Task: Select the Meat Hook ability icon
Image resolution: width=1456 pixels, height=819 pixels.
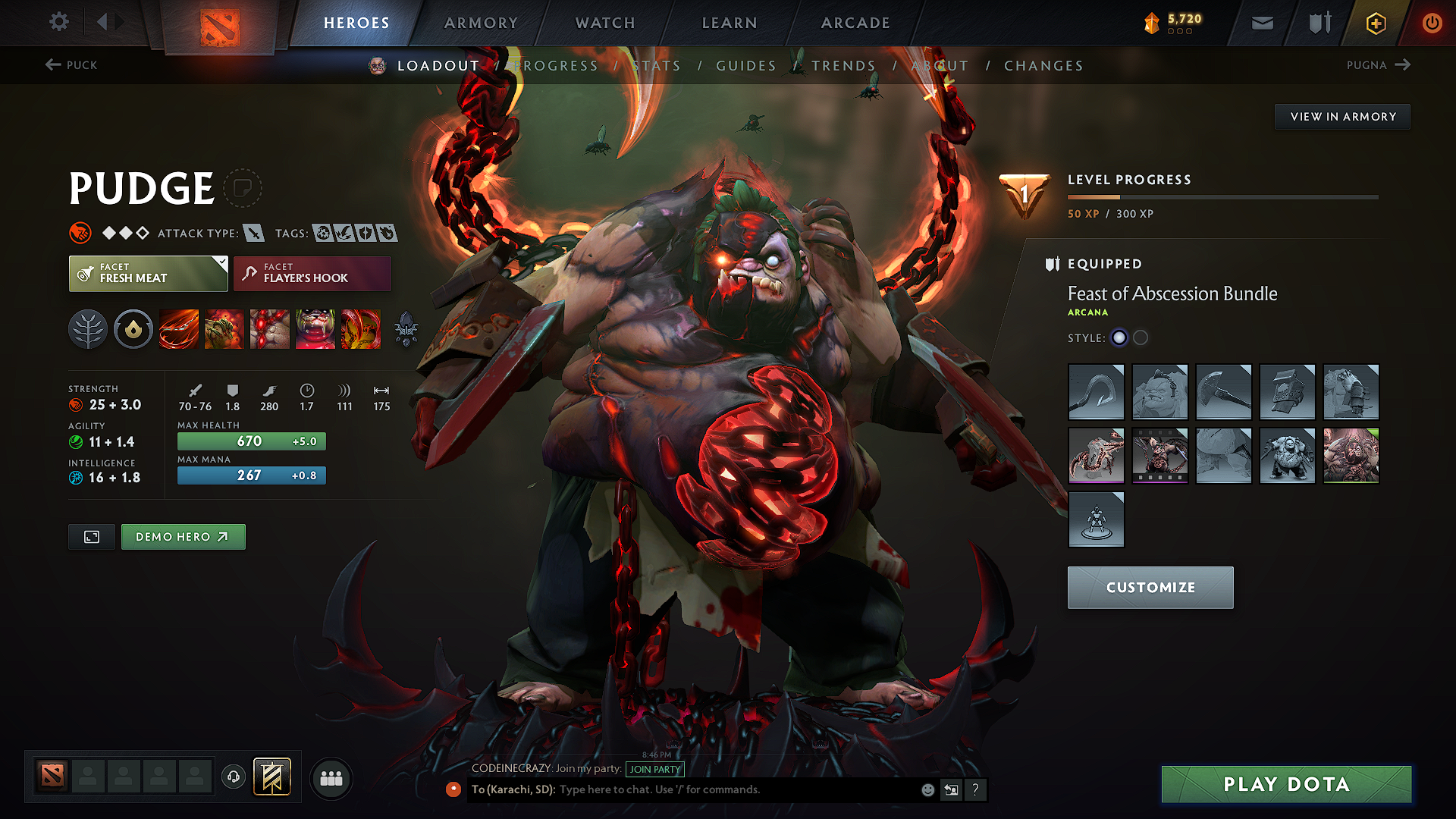Action: click(x=178, y=328)
